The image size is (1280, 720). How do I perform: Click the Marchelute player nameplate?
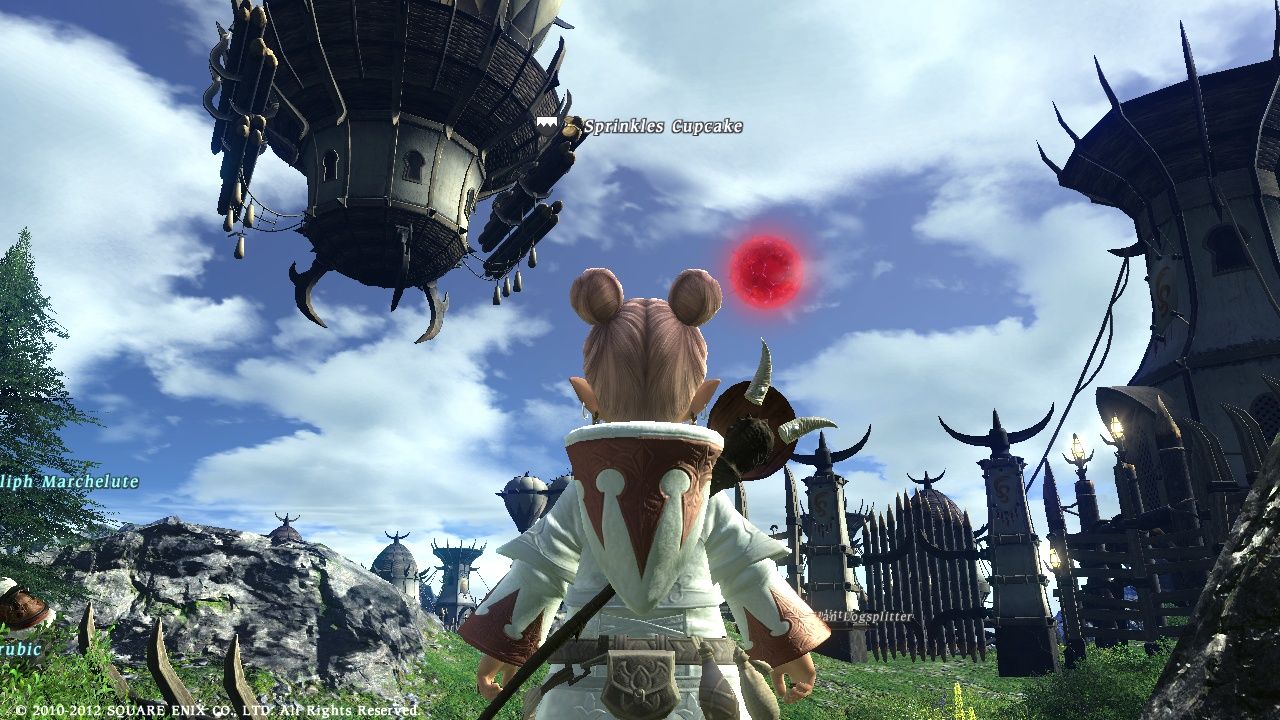pyautogui.click(x=70, y=481)
